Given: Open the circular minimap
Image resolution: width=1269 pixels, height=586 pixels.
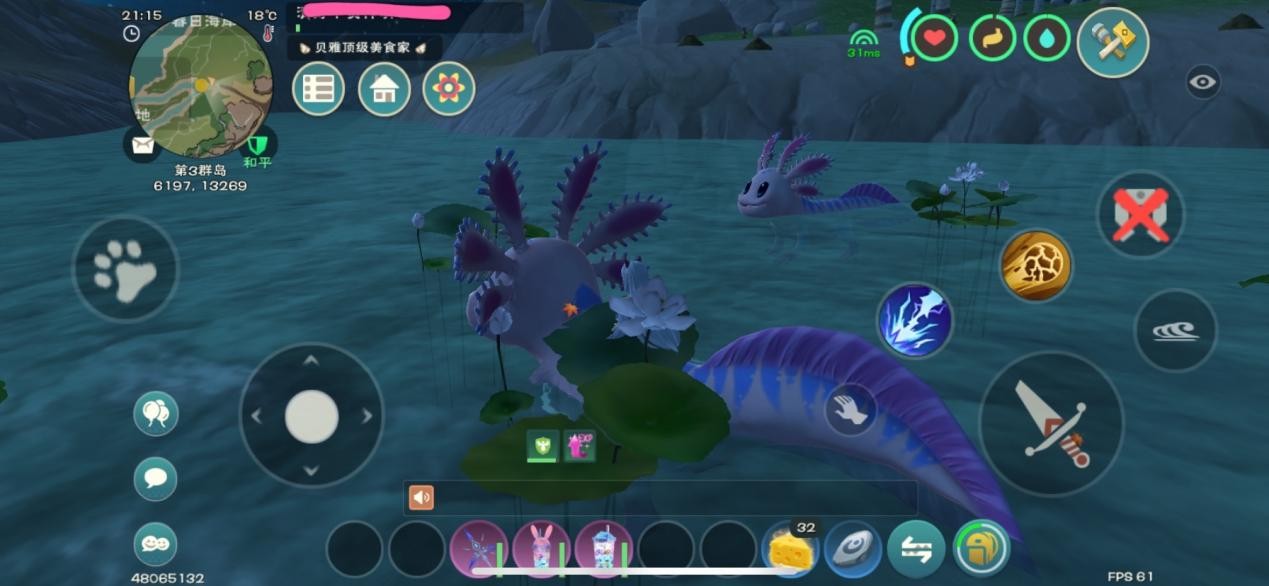Looking at the screenshot, I should (x=201, y=86).
